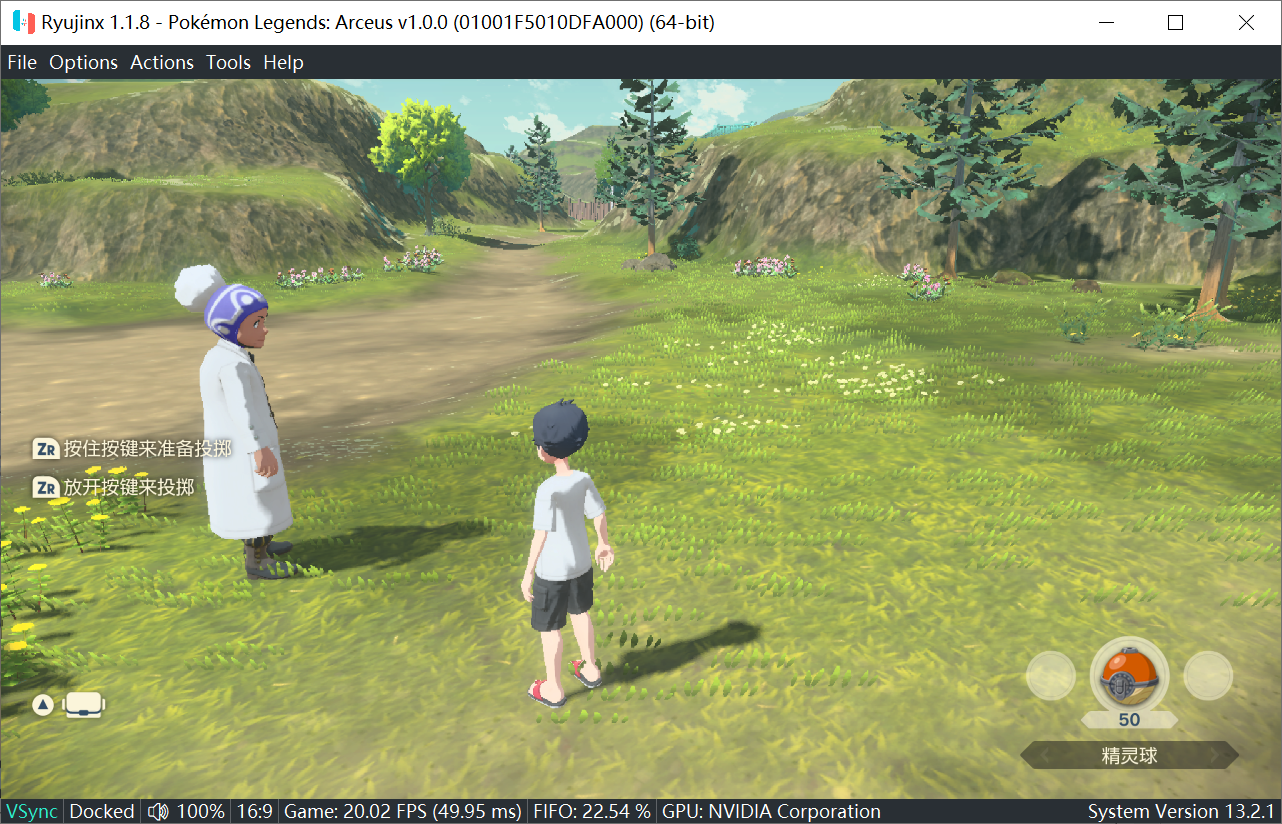Select the Poké Ball item in the throw selector
This screenshot has height=824, width=1282.
1129,677
